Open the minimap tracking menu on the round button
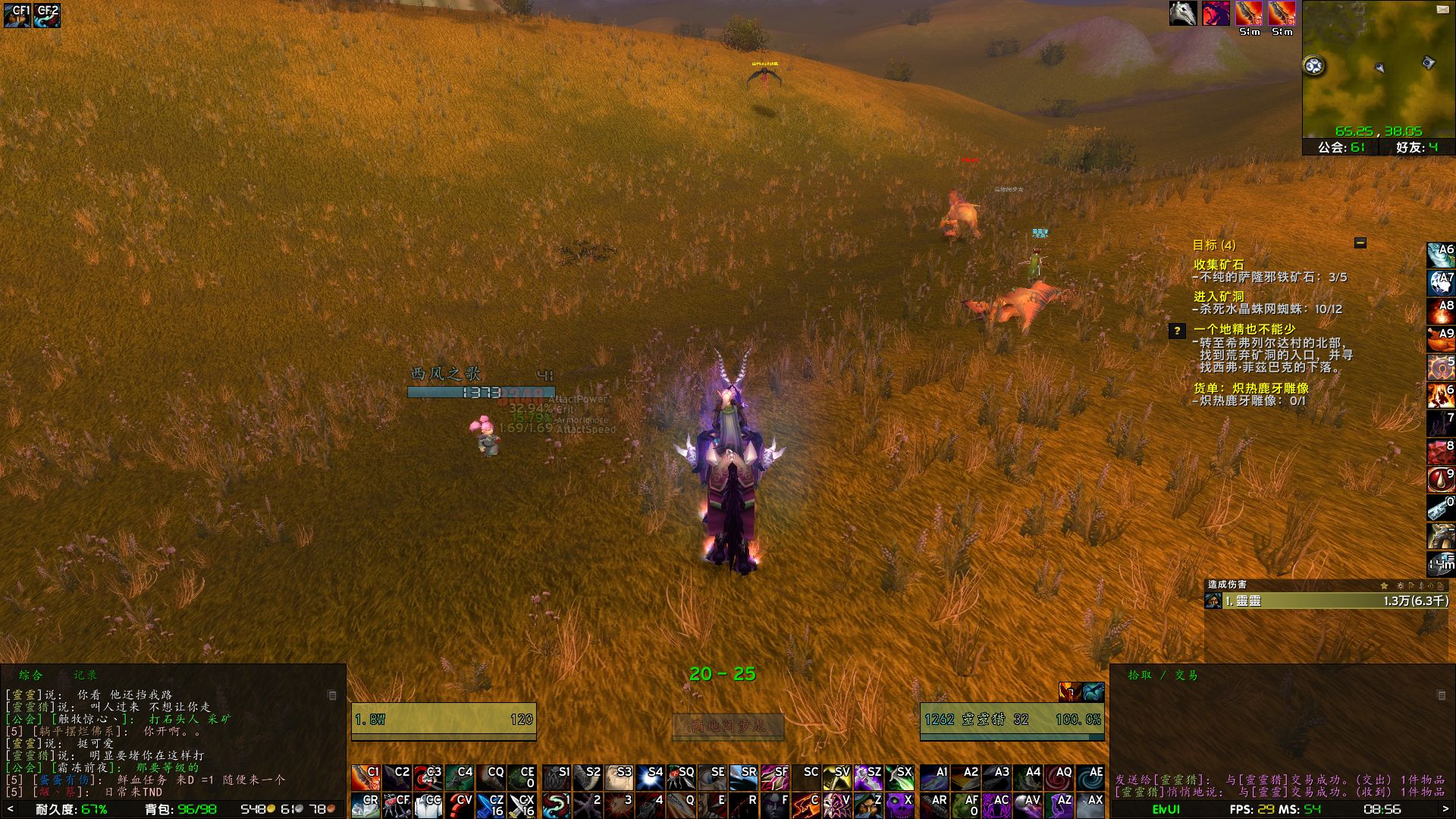This screenshot has width=1456, height=819. pos(1314,66)
